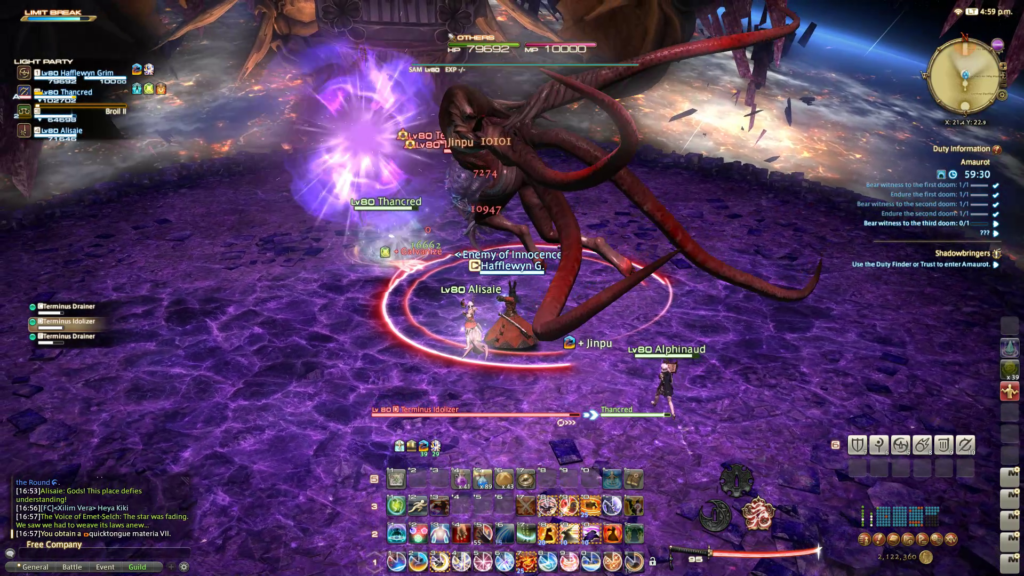Switch to the Event chat tab

pyautogui.click(x=105, y=567)
